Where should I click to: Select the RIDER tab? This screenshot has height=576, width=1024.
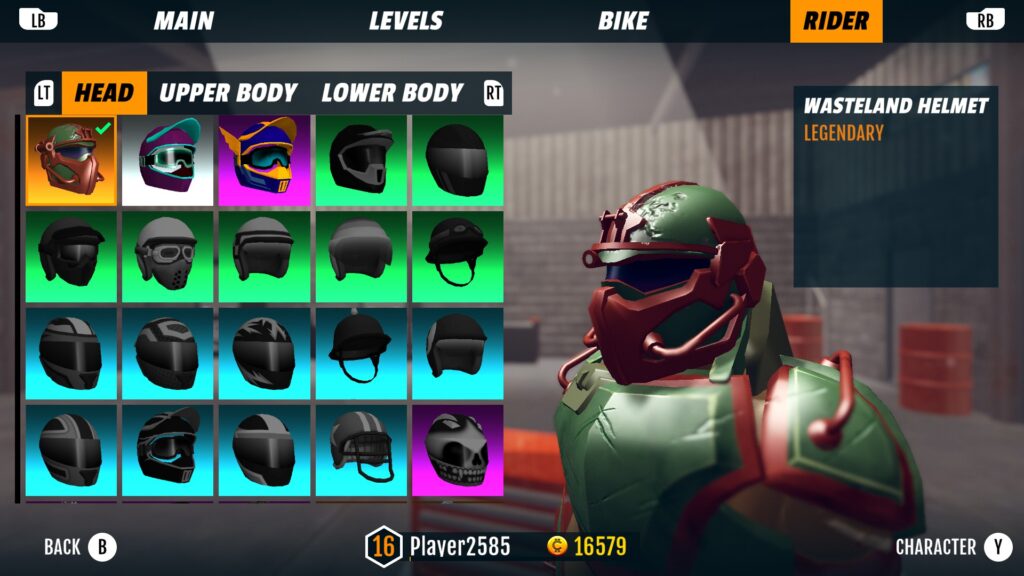(x=836, y=21)
